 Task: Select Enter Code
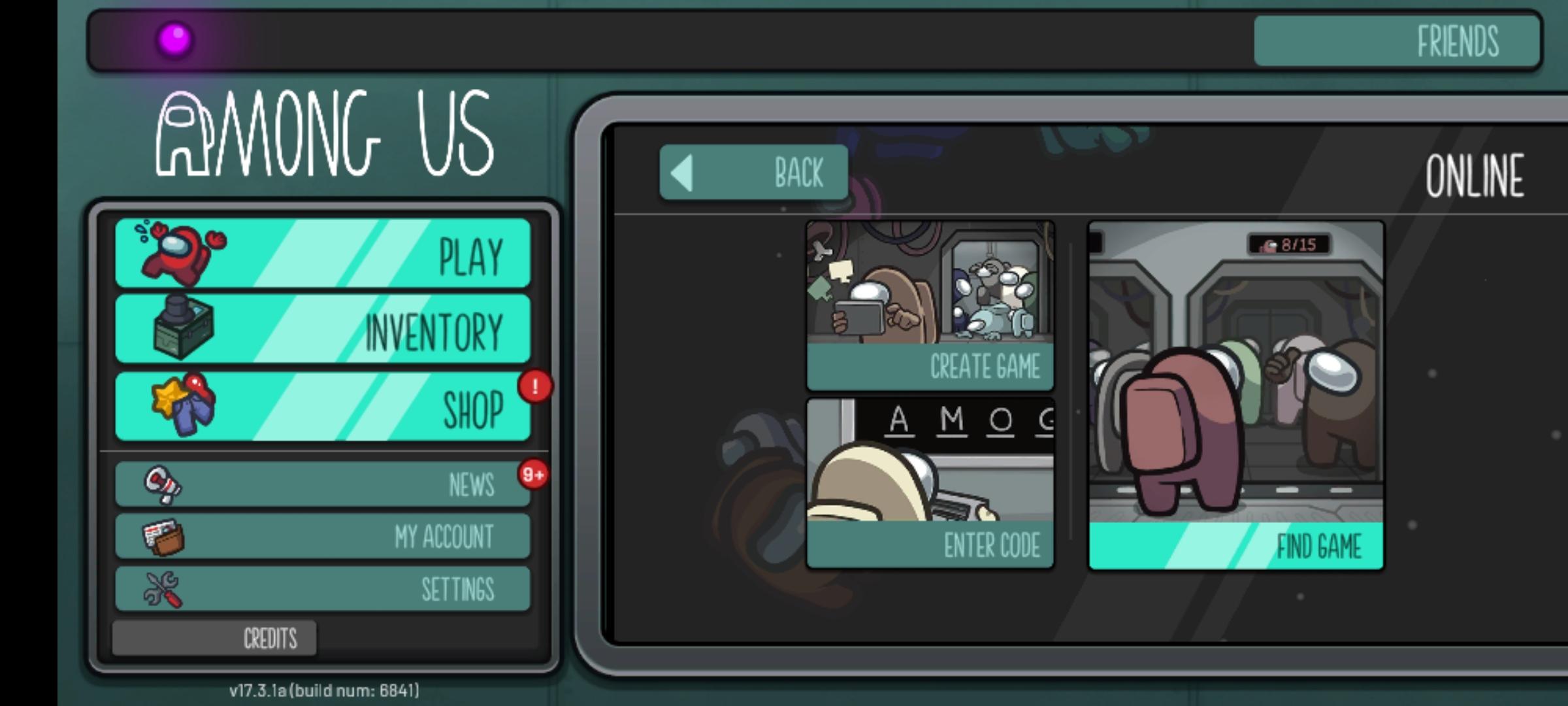coord(930,484)
